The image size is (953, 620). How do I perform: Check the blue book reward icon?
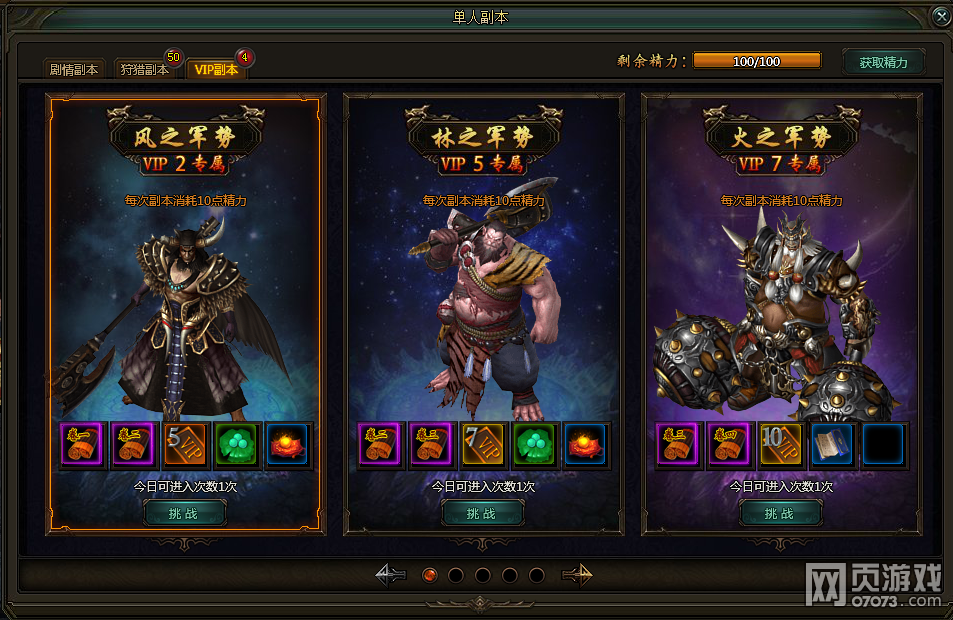click(832, 446)
